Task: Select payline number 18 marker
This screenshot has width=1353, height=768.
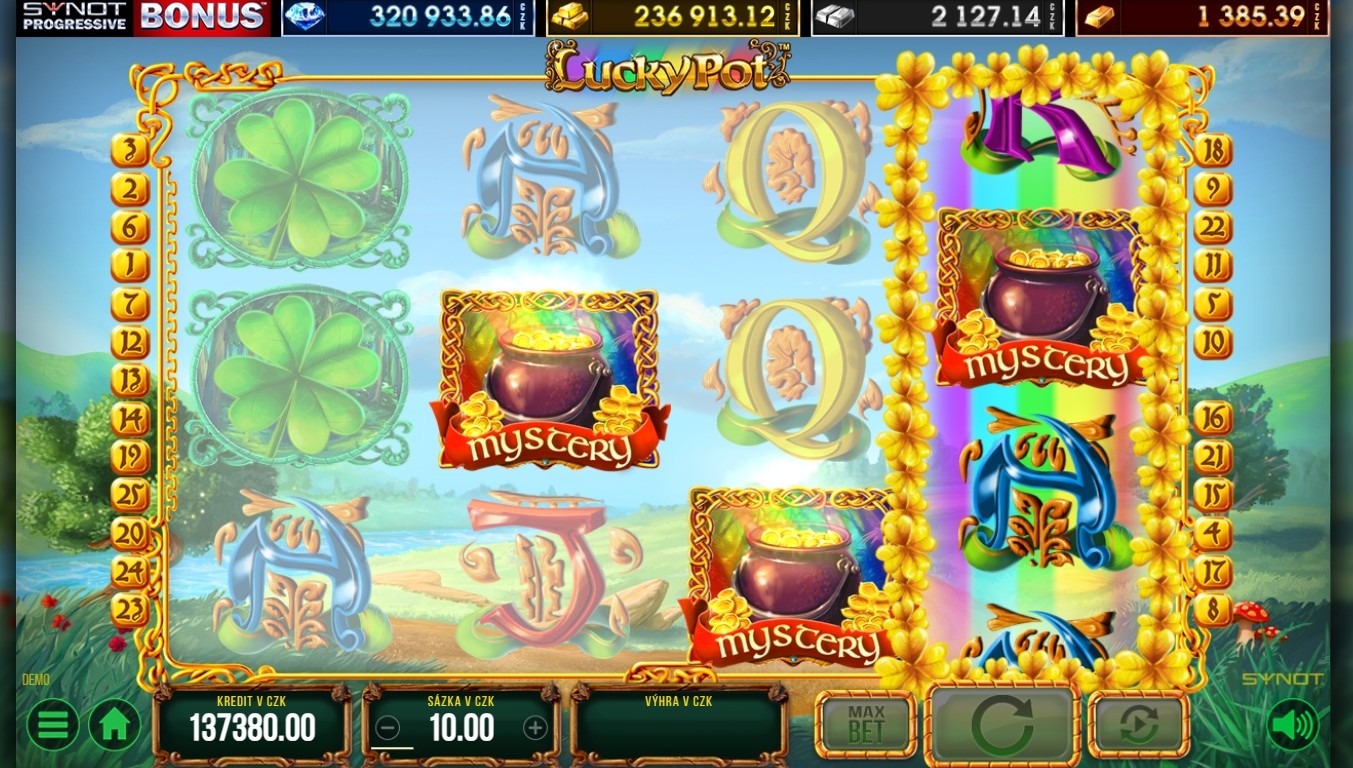Action: tap(1212, 151)
